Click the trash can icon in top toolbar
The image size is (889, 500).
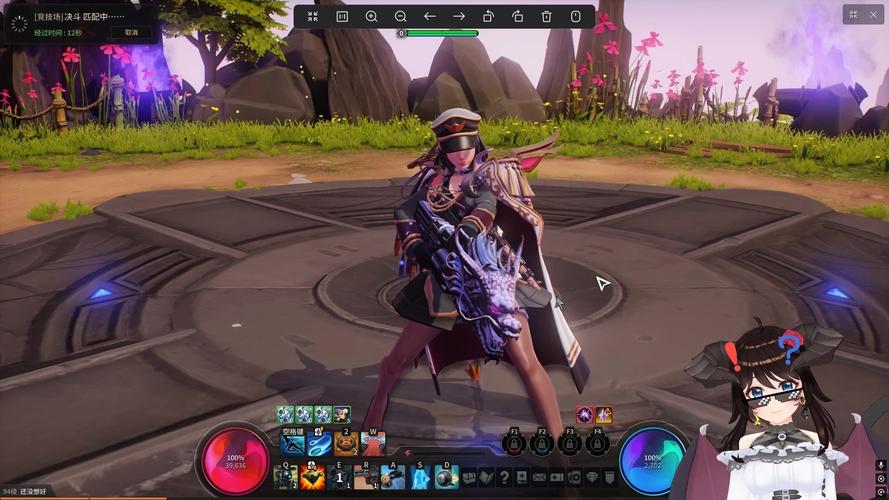pyautogui.click(x=546, y=16)
